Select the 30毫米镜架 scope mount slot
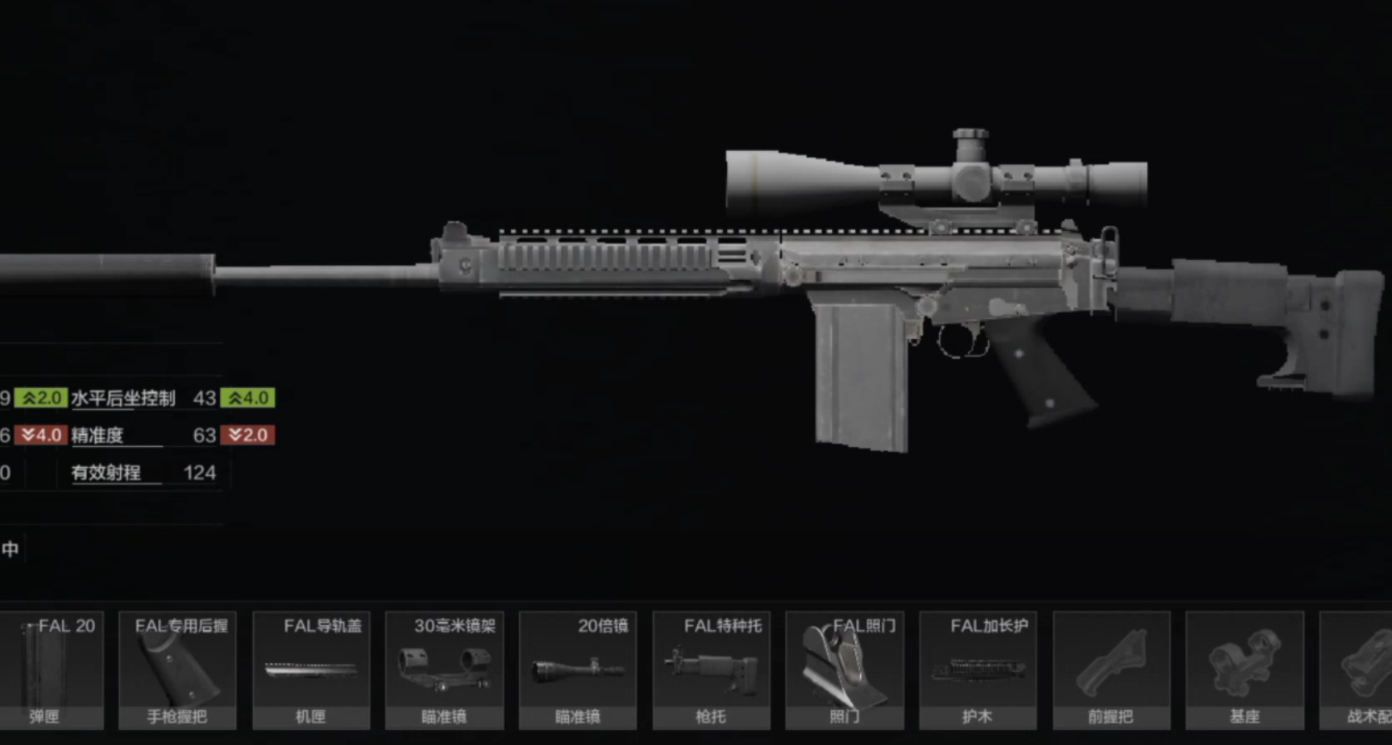The height and width of the screenshot is (745, 1392). click(444, 670)
